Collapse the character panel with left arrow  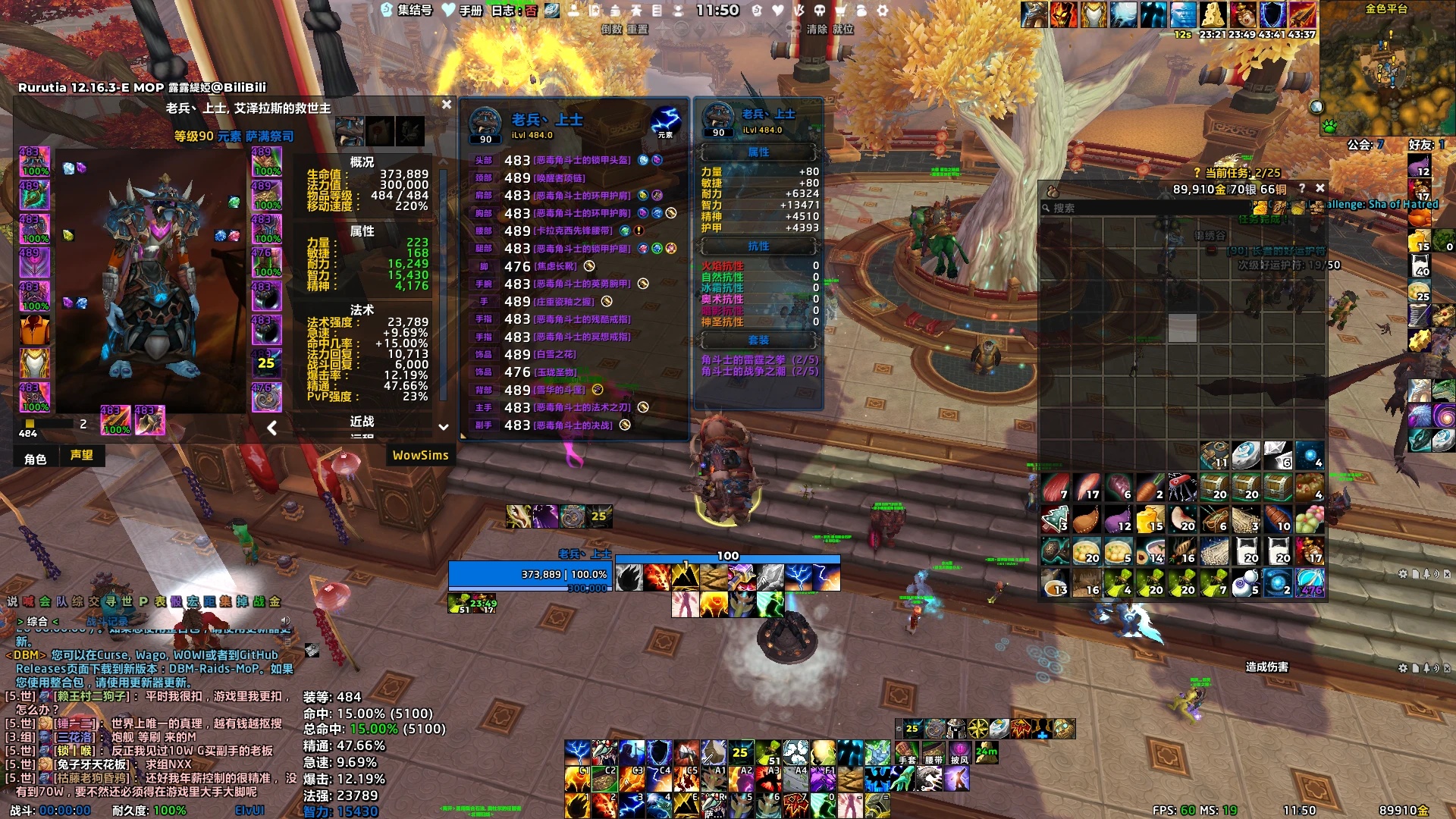[x=272, y=428]
